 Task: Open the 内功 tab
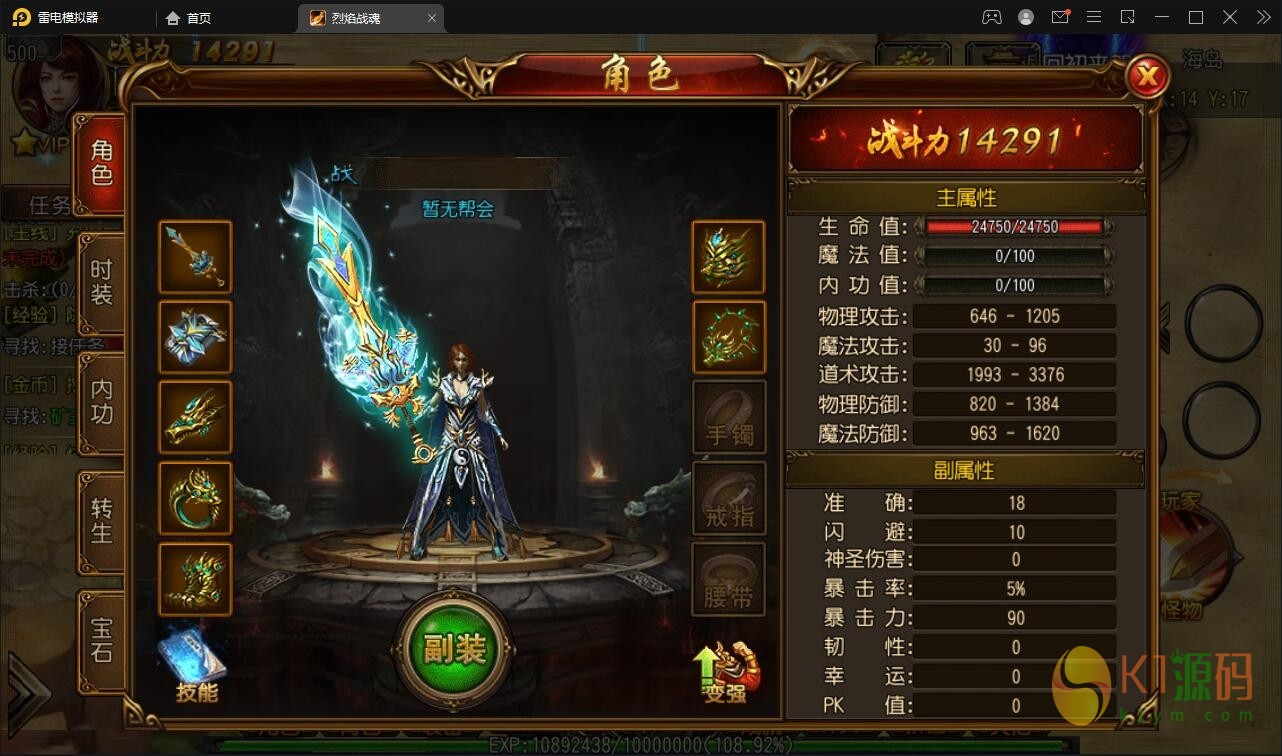click(x=101, y=402)
